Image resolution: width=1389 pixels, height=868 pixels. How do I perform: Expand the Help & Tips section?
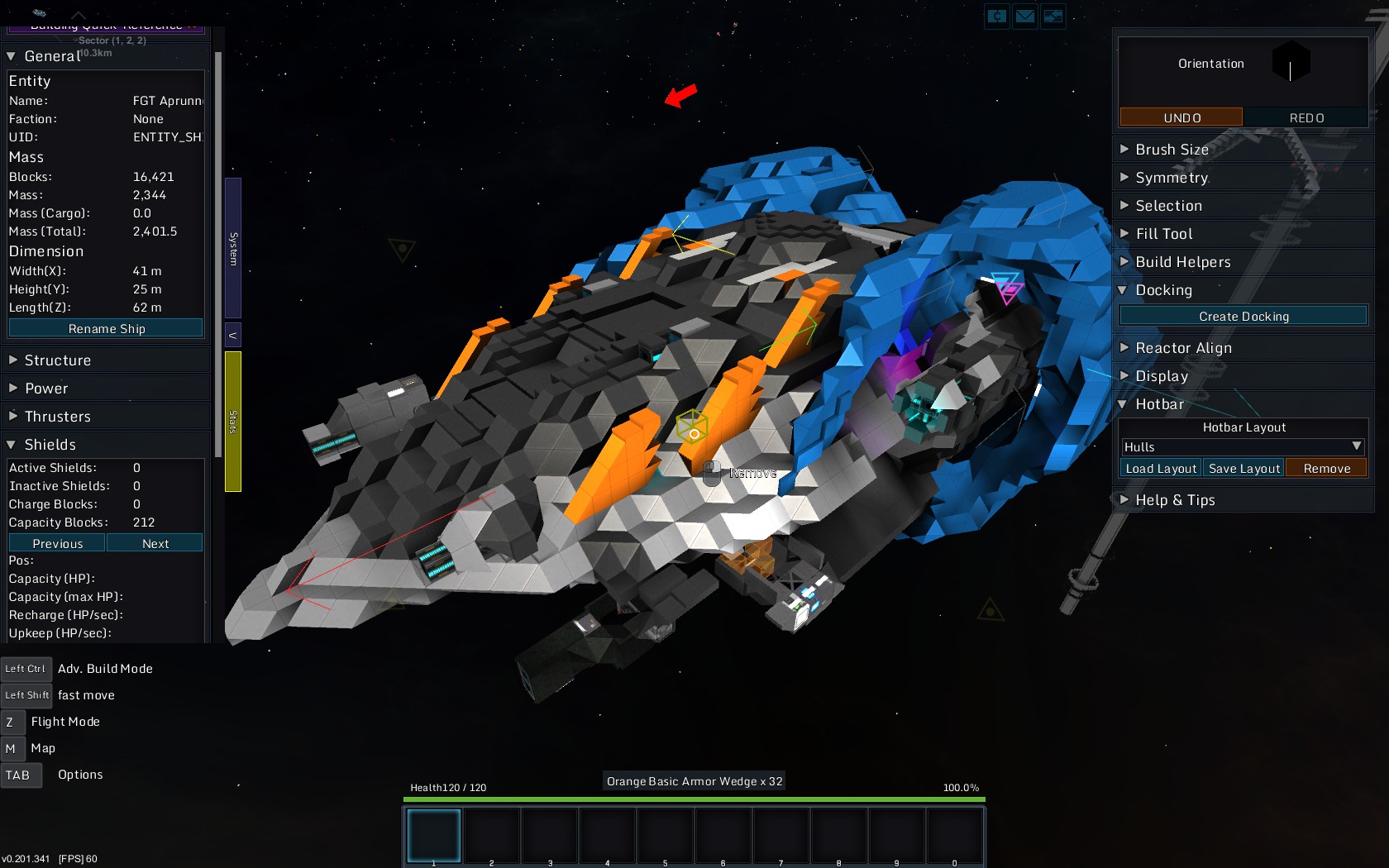[1174, 500]
